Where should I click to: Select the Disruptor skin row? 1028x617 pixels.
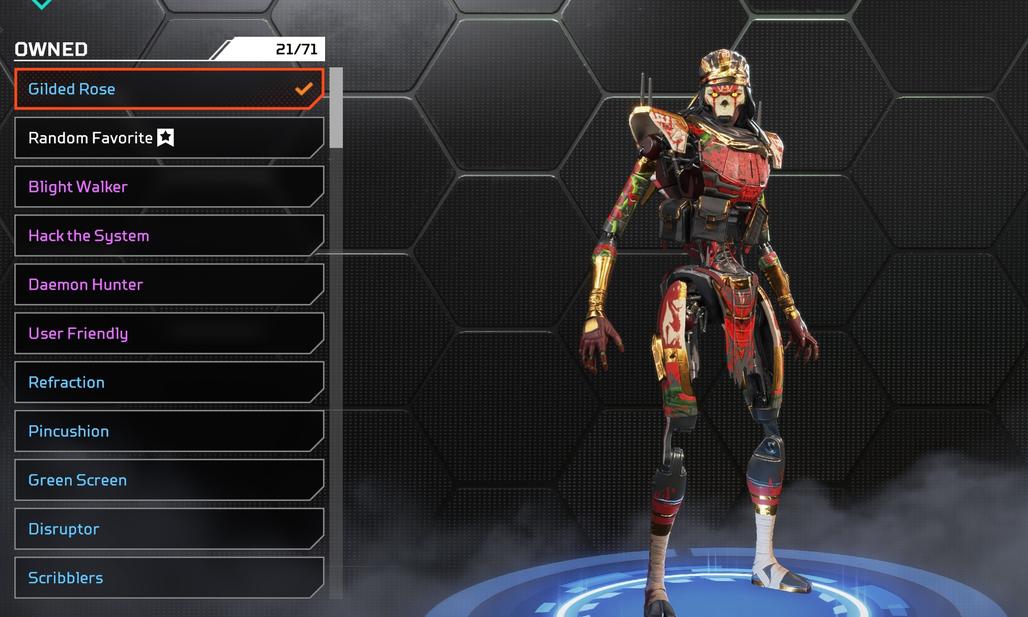(x=169, y=530)
